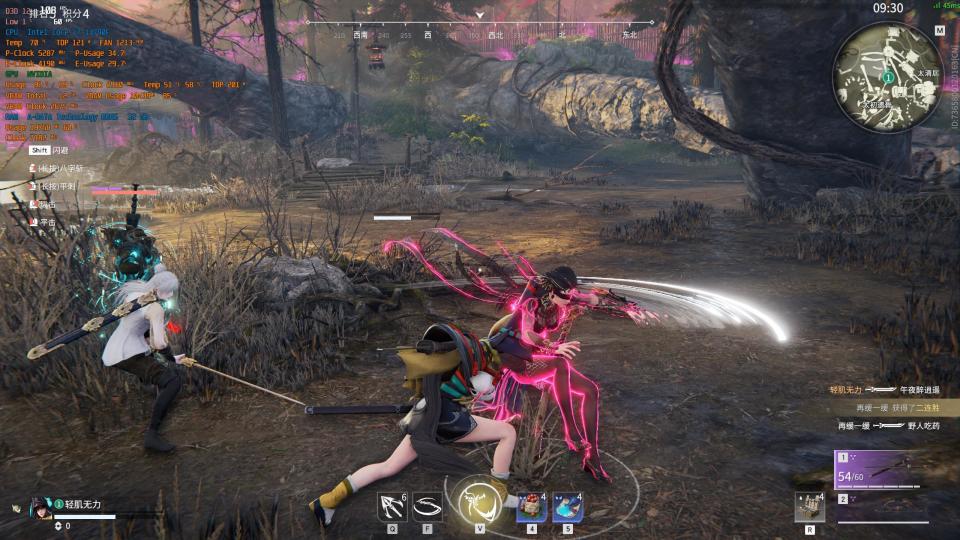Select the blue consumable item in slot 5
Image resolution: width=960 pixels, height=540 pixels.
(567, 506)
